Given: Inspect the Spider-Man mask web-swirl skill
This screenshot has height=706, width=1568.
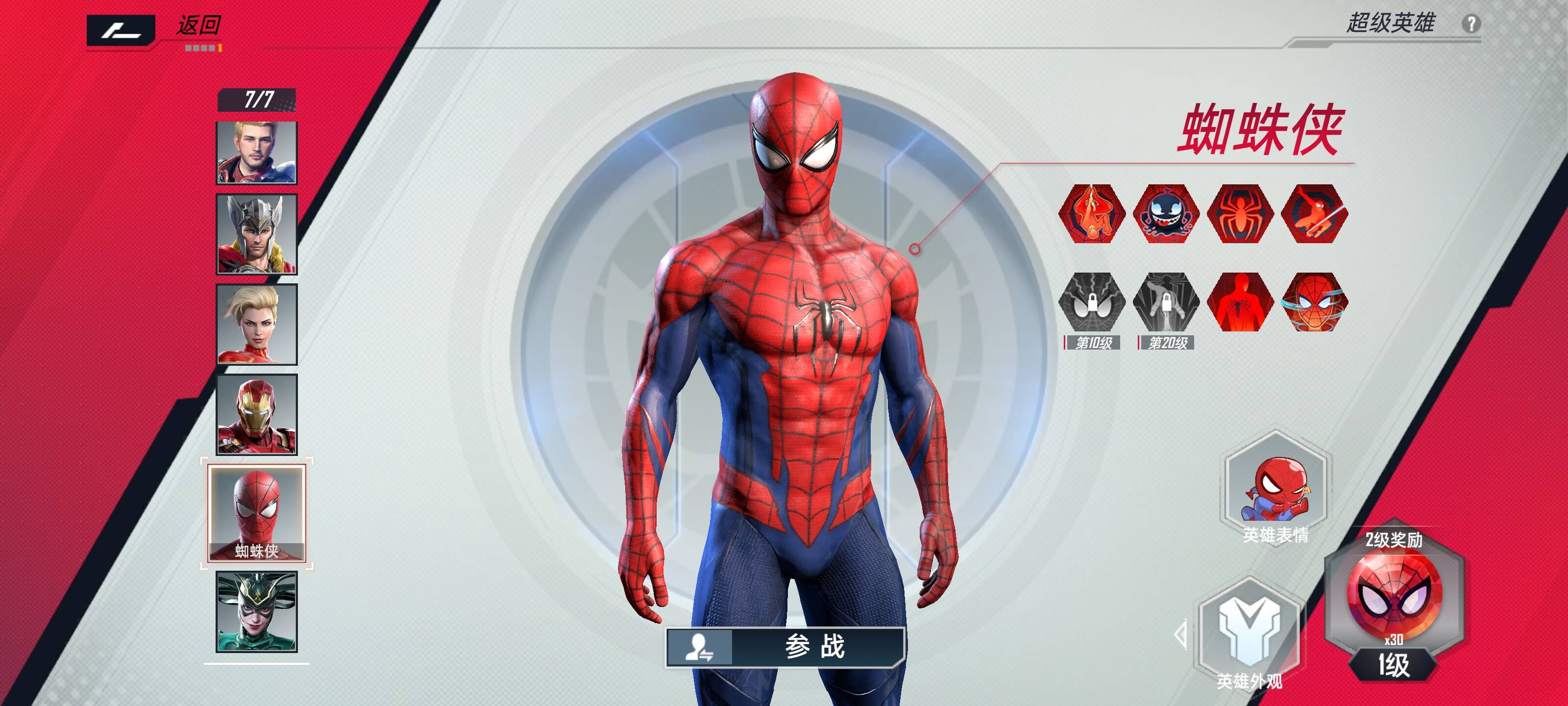Looking at the screenshot, I should click(1315, 302).
